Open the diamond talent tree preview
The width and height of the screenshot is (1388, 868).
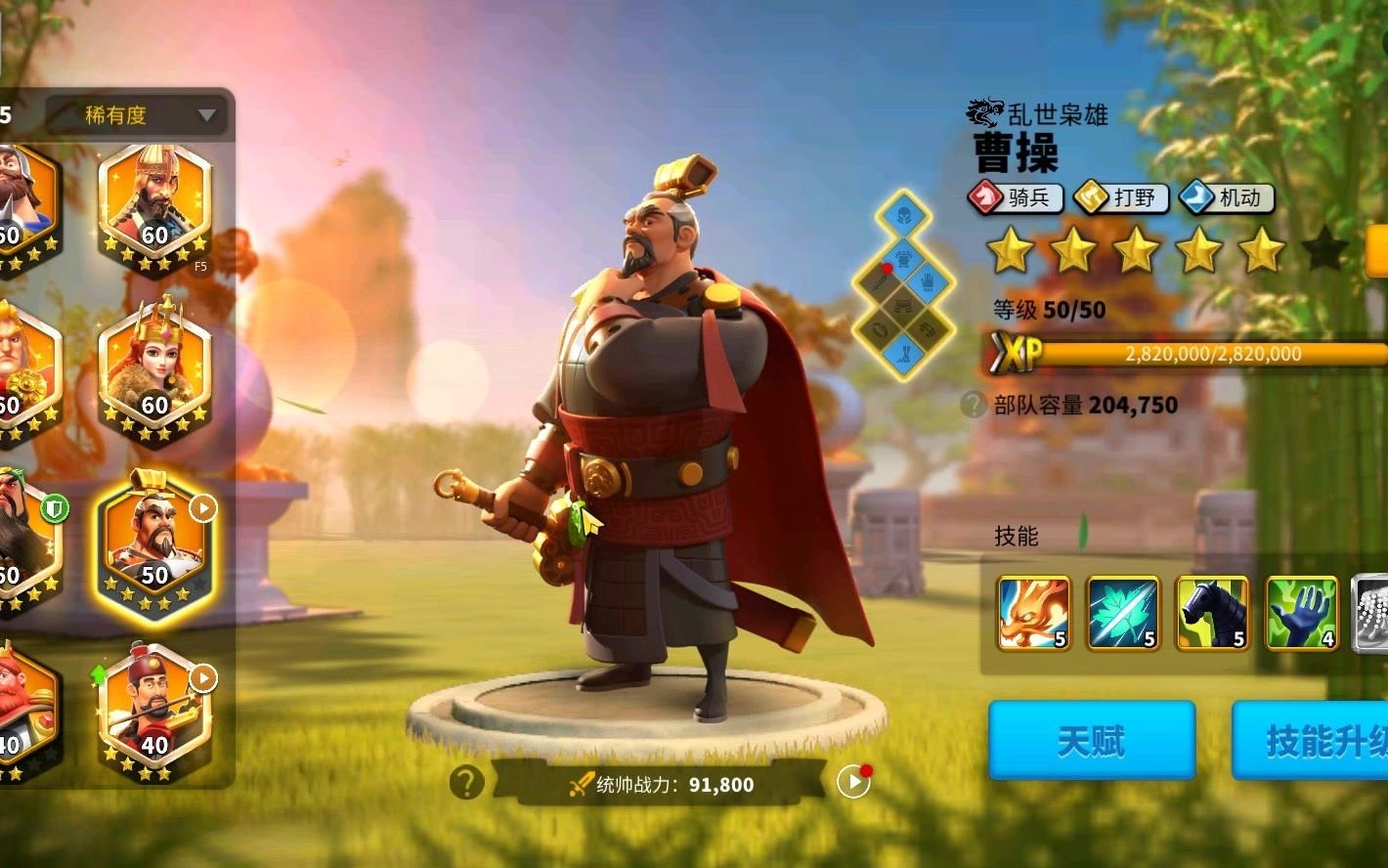tap(904, 284)
